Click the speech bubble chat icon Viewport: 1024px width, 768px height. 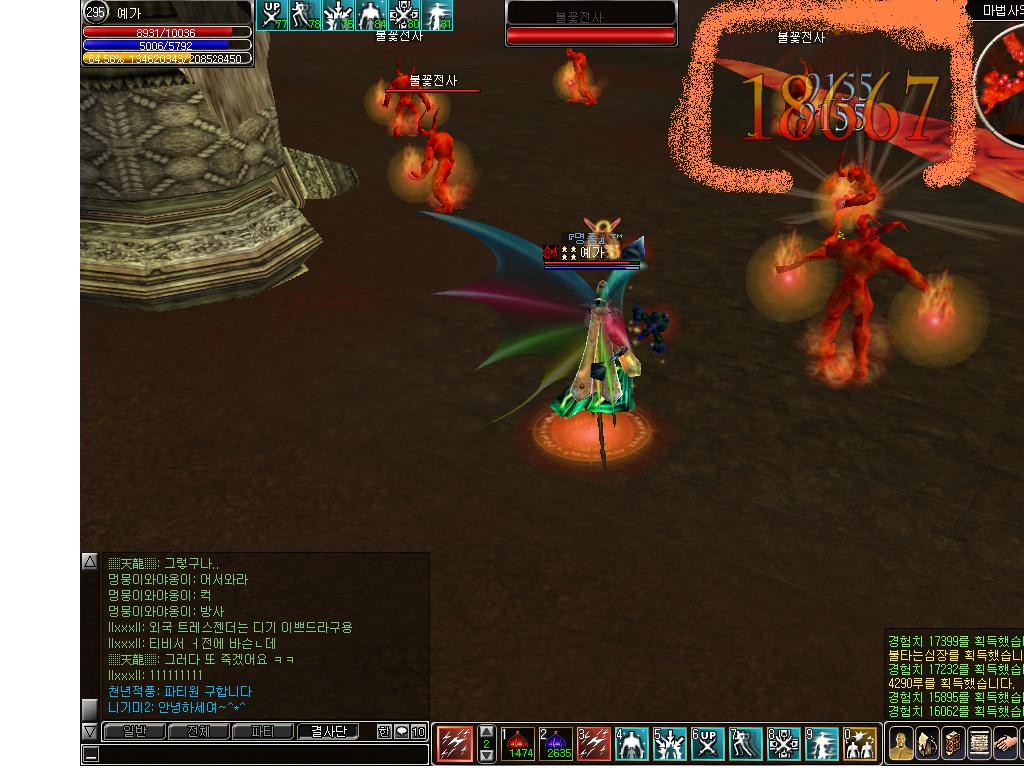(401, 731)
